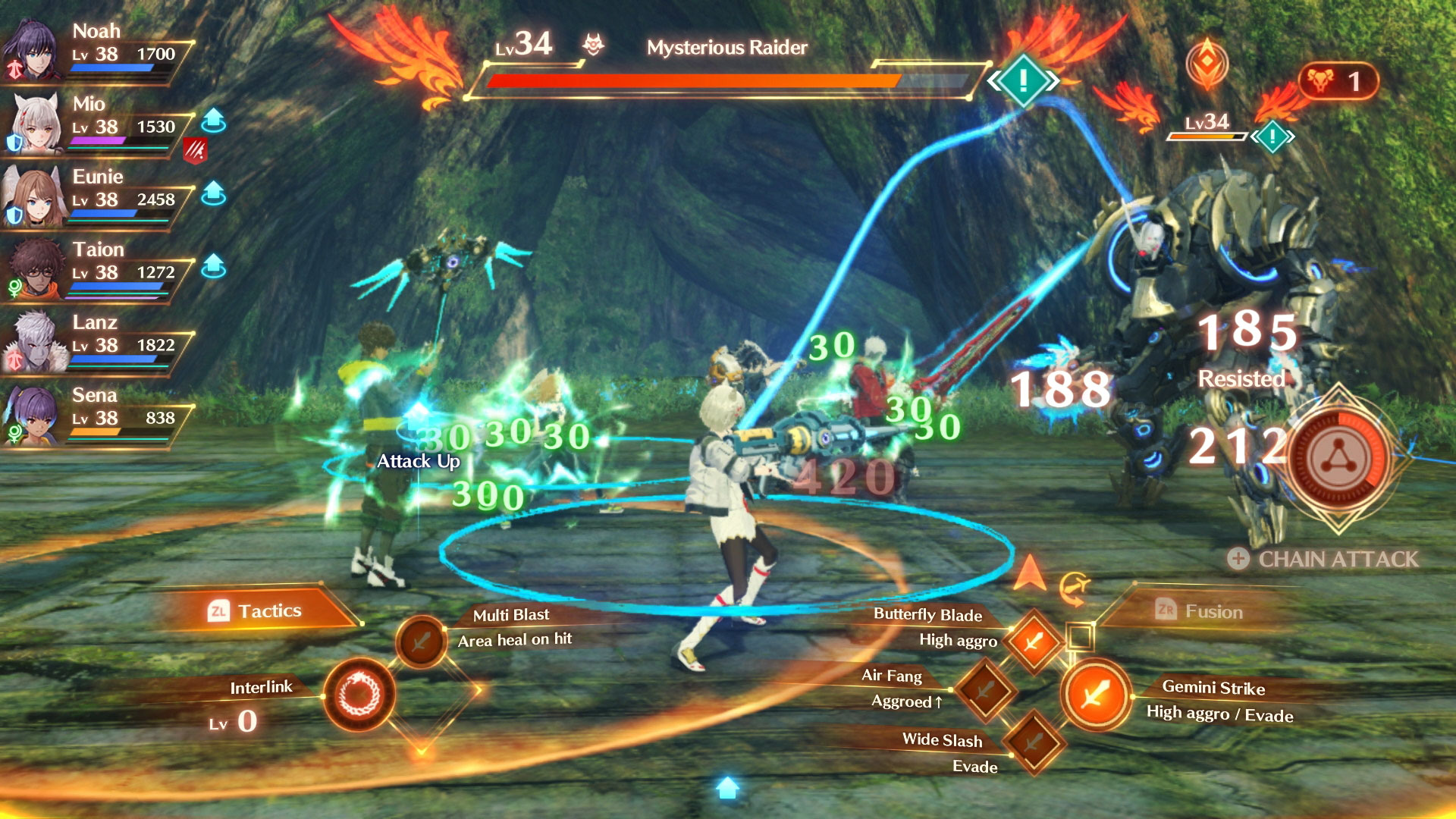
Task: Activate the Multi Blast art
Action: pyautogui.click(x=420, y=642)
